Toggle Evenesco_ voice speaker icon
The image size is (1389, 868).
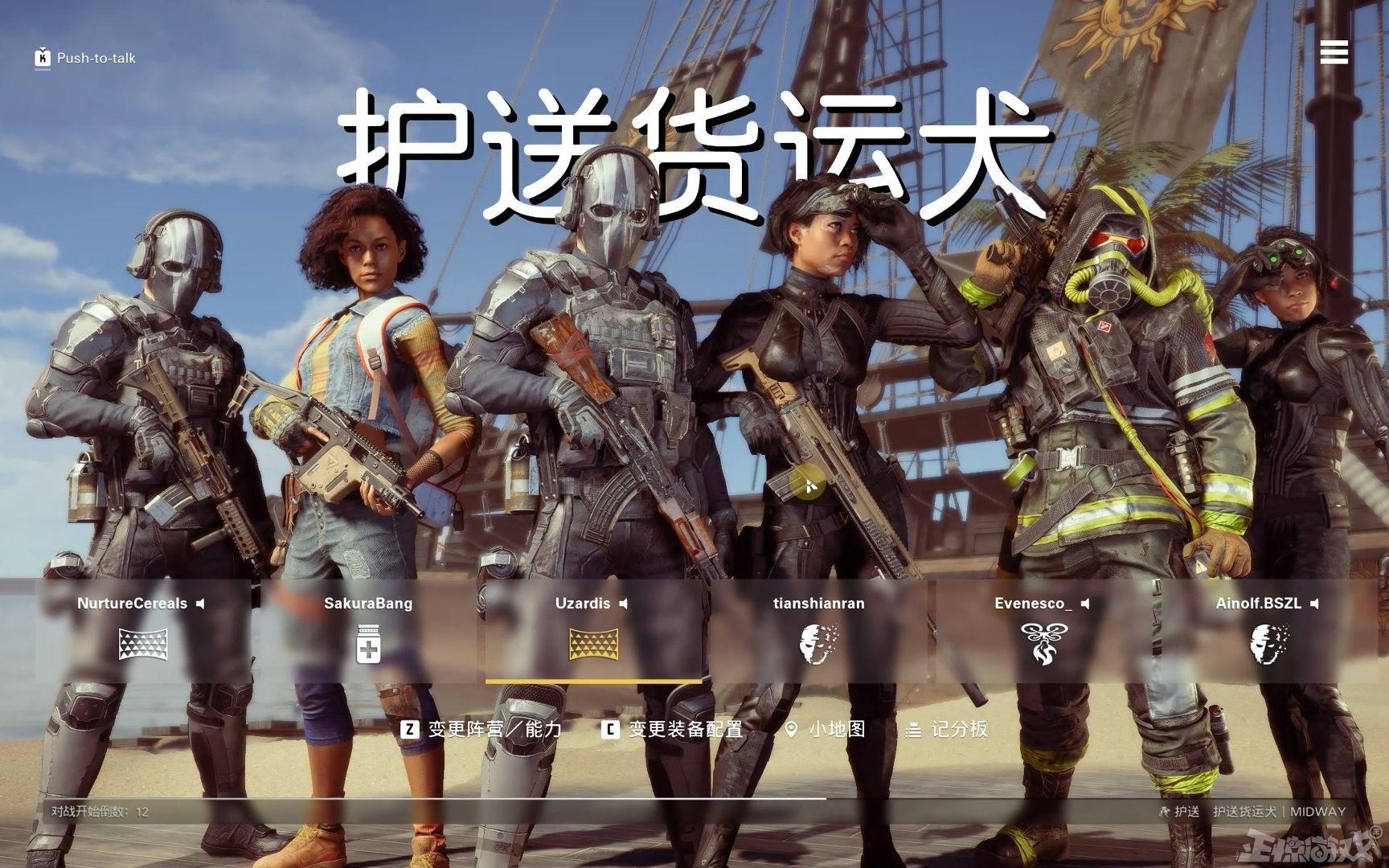(1085, 604)
